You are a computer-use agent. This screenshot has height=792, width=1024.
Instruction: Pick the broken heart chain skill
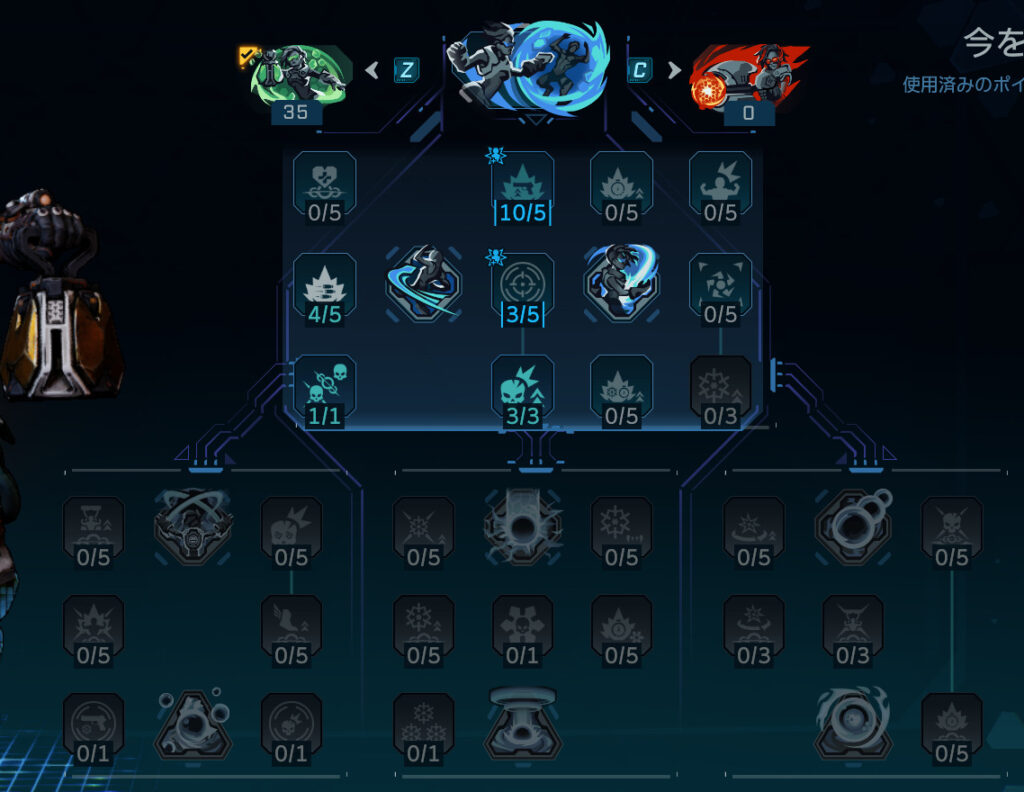click(x=324, y=182)
